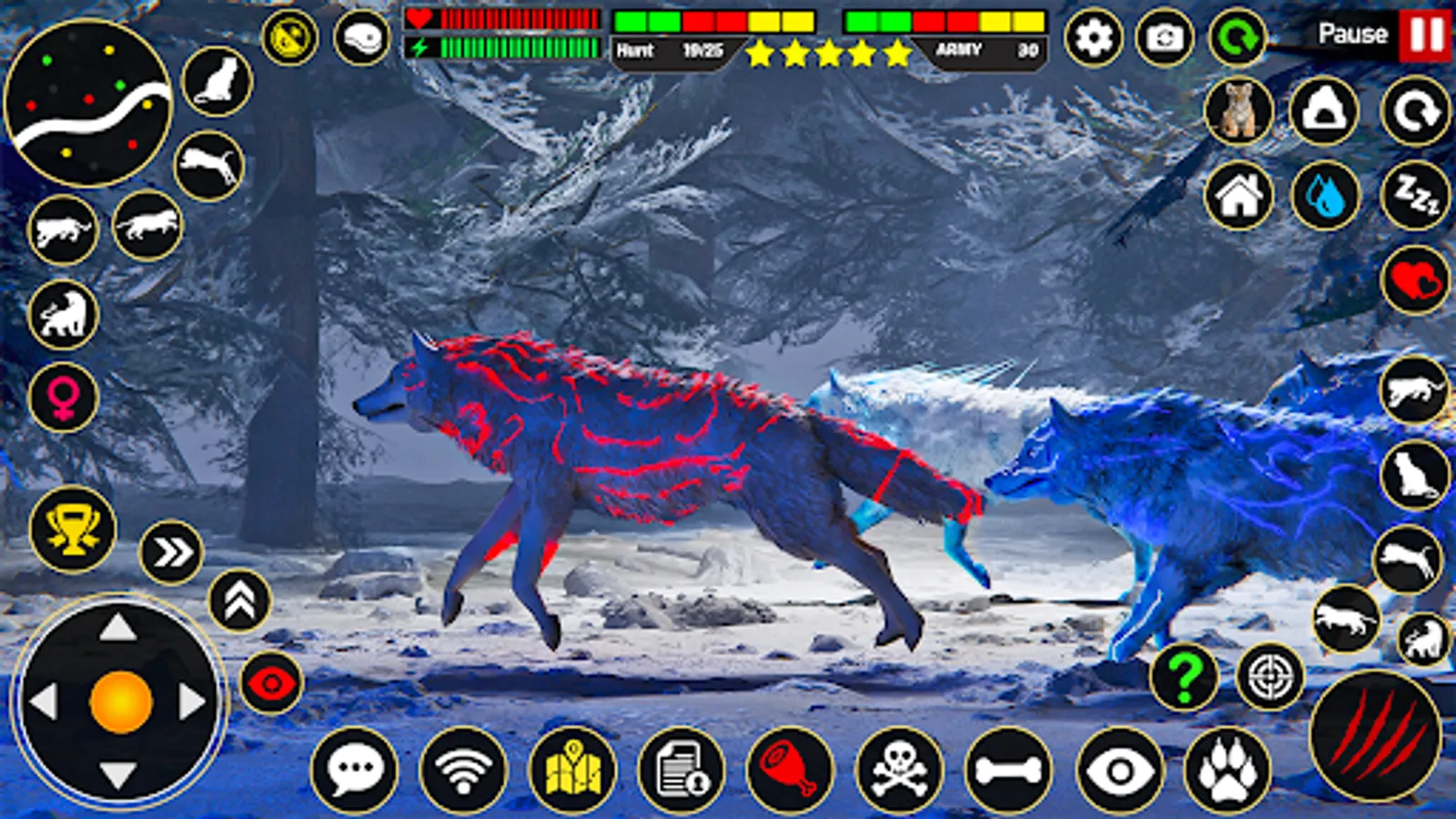
Task: Expand with the double chevron arrow
Action: 171,549
